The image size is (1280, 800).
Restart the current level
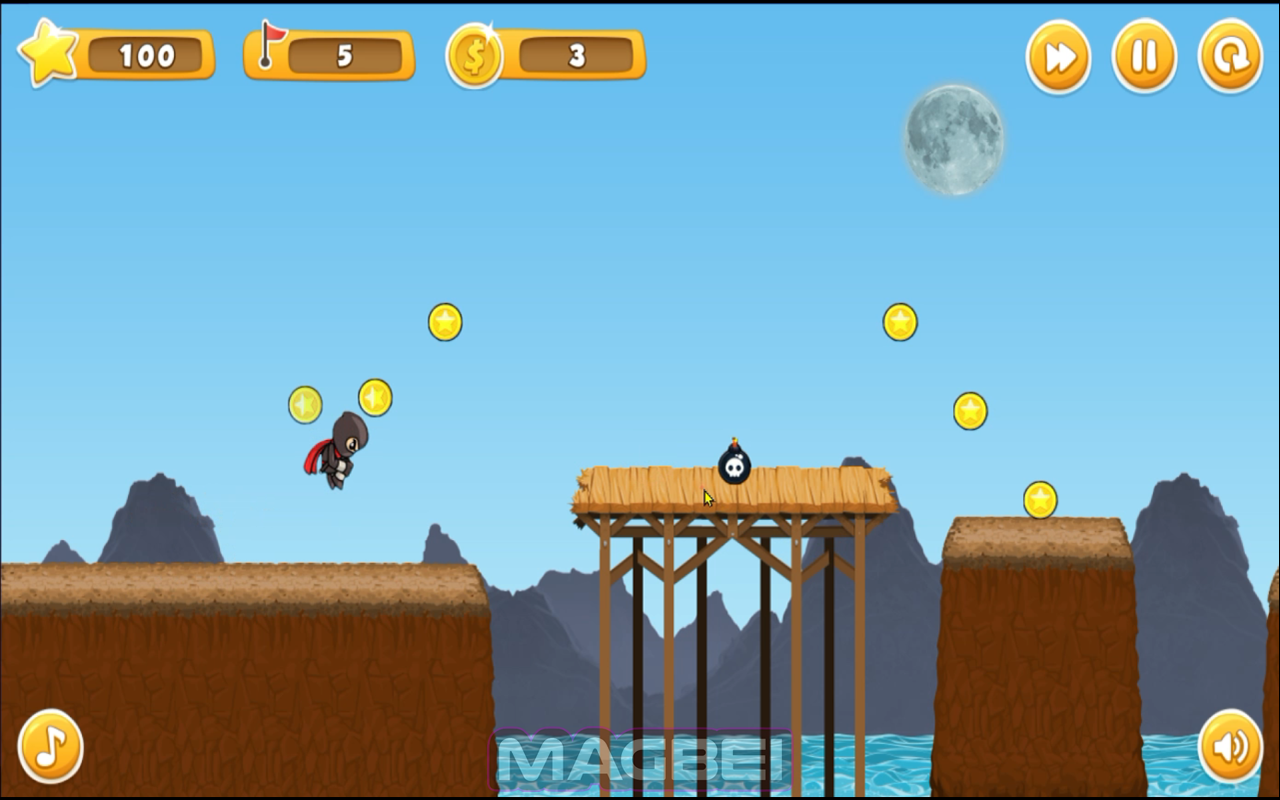click(1229, 57)
